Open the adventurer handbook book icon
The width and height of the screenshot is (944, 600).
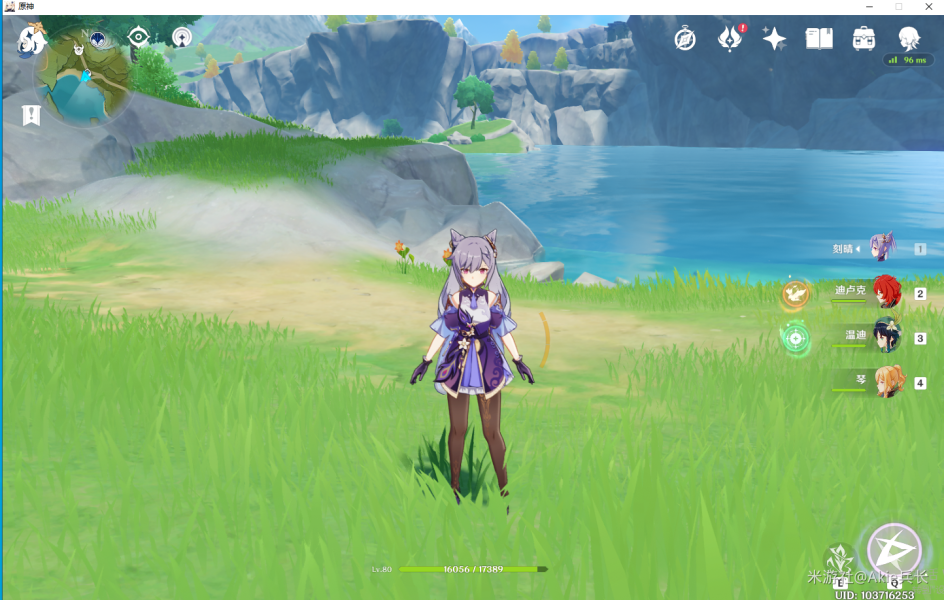[x=819, y=39]
